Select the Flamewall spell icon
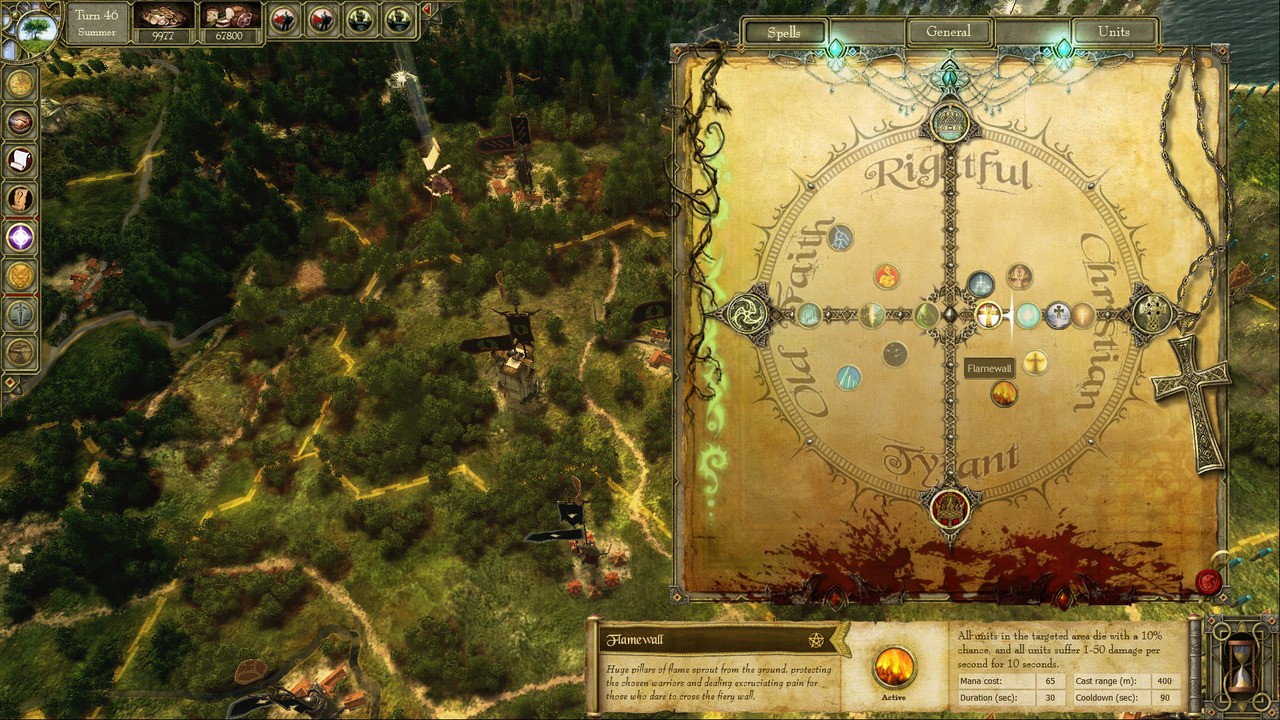Screen dimensions: 1280x720 point(1004,394)
